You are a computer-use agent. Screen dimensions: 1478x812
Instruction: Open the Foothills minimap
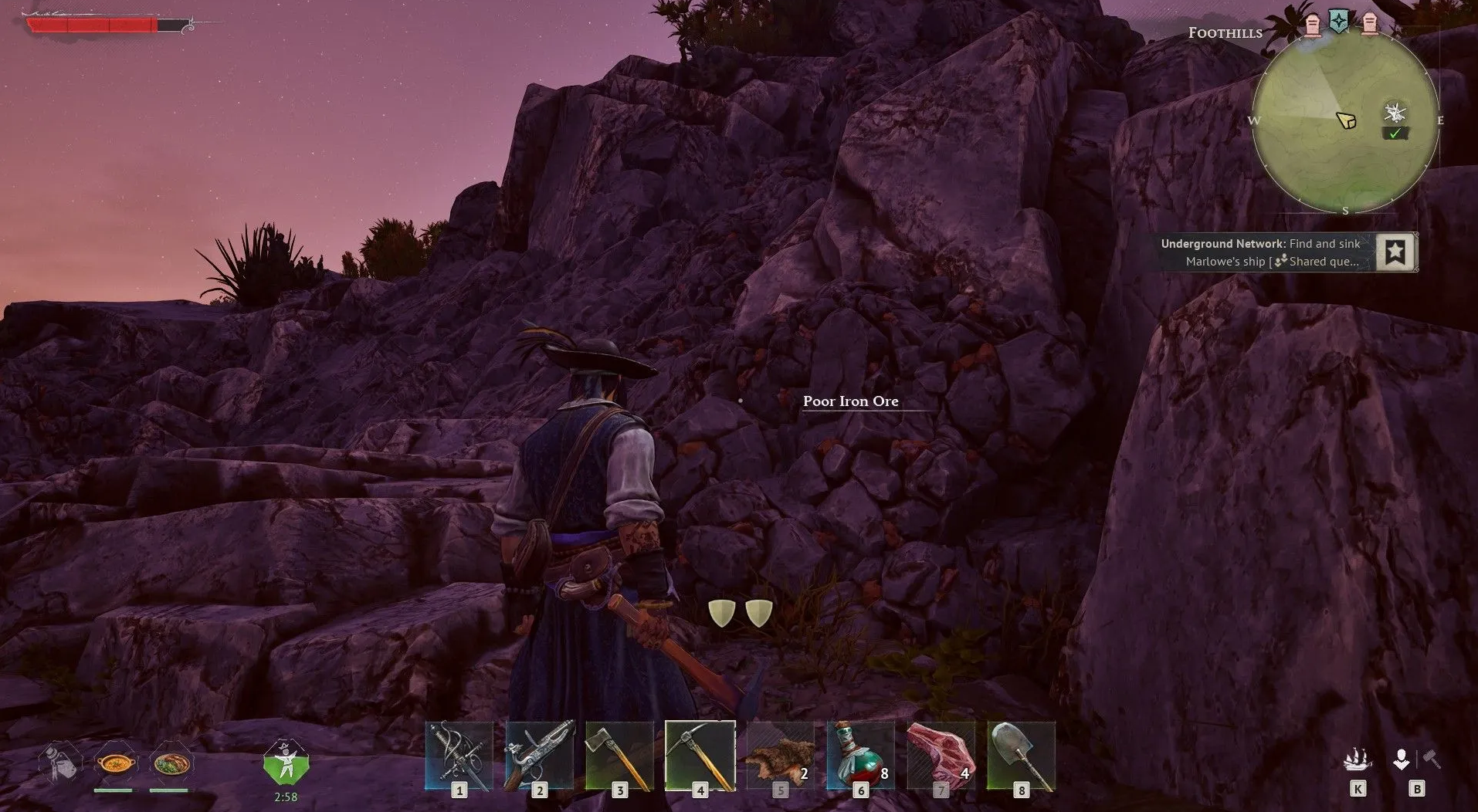click(x=1345, y=121)
